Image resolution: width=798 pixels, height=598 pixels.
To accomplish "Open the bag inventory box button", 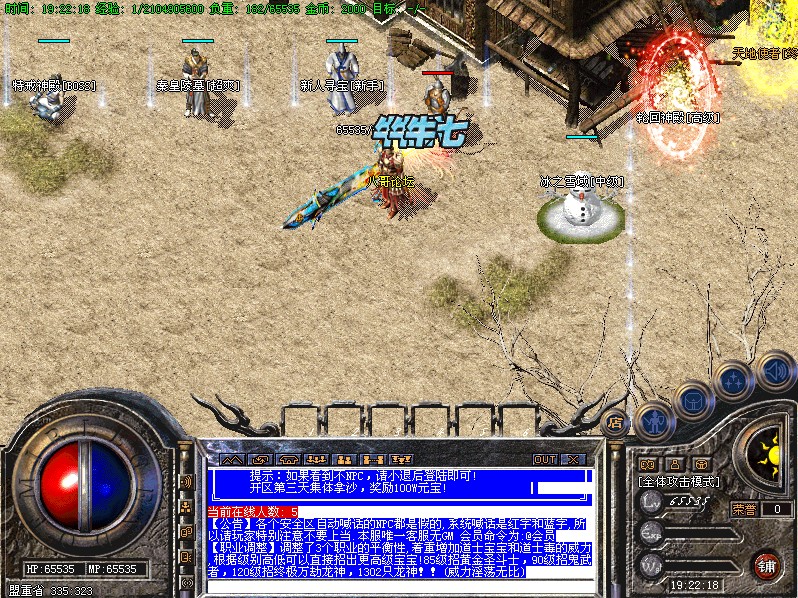I will point(692,400).
